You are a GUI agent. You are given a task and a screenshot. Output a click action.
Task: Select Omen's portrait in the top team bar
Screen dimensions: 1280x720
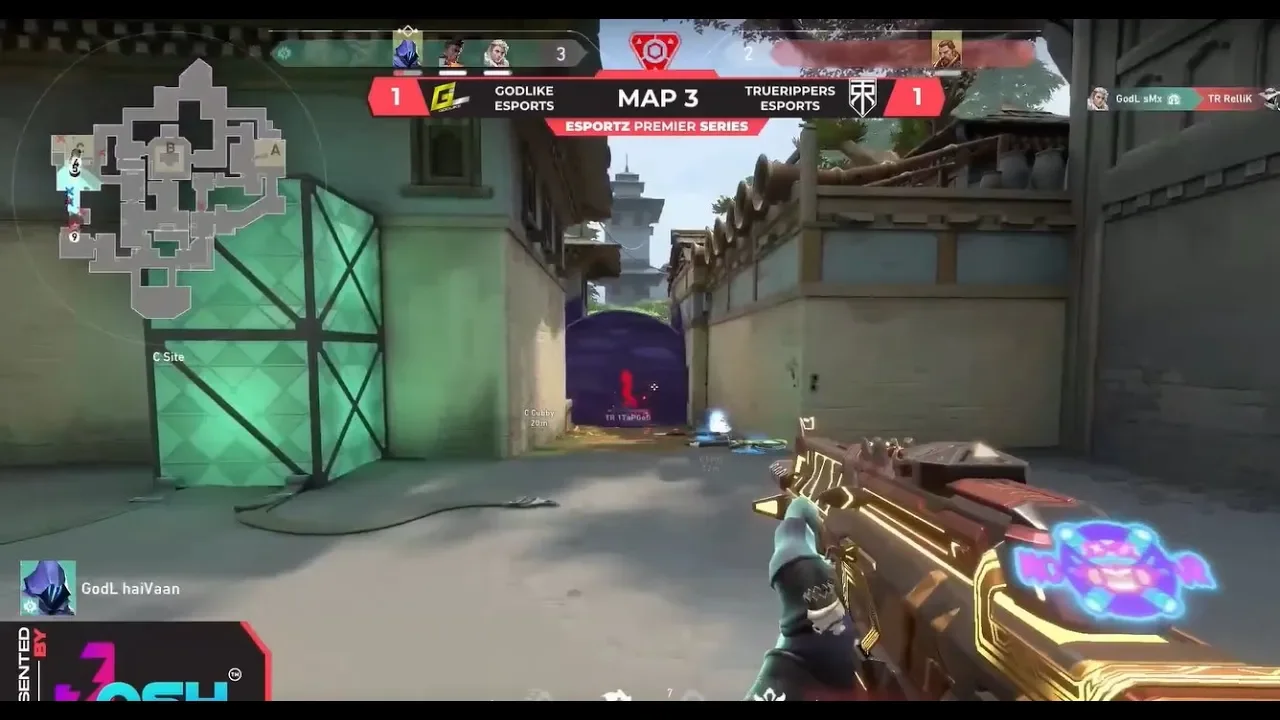[407, 52]
